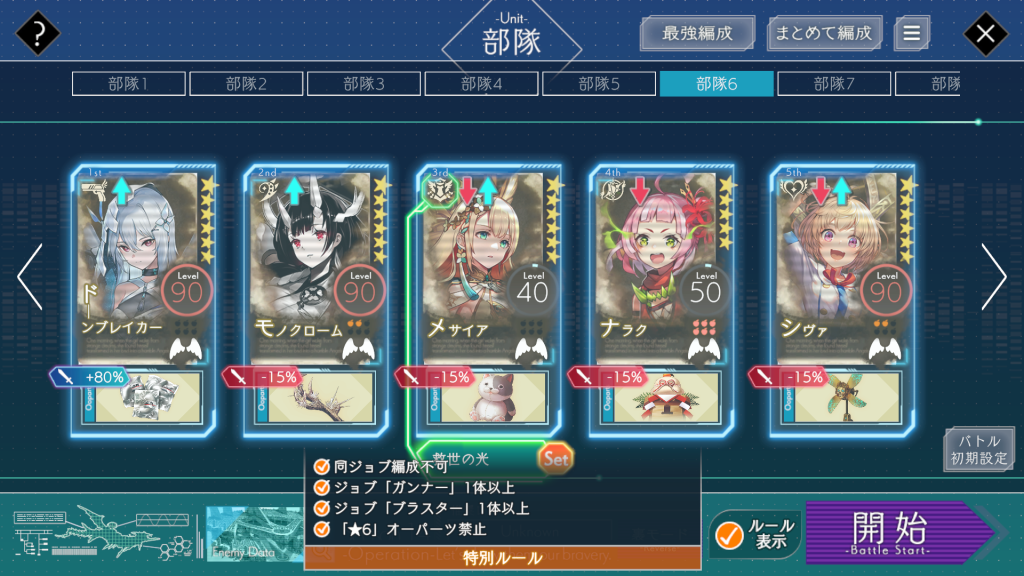This screenshot has width=1024, height=576.
Task: Show next units with right arrow
Action: point(993,277)
